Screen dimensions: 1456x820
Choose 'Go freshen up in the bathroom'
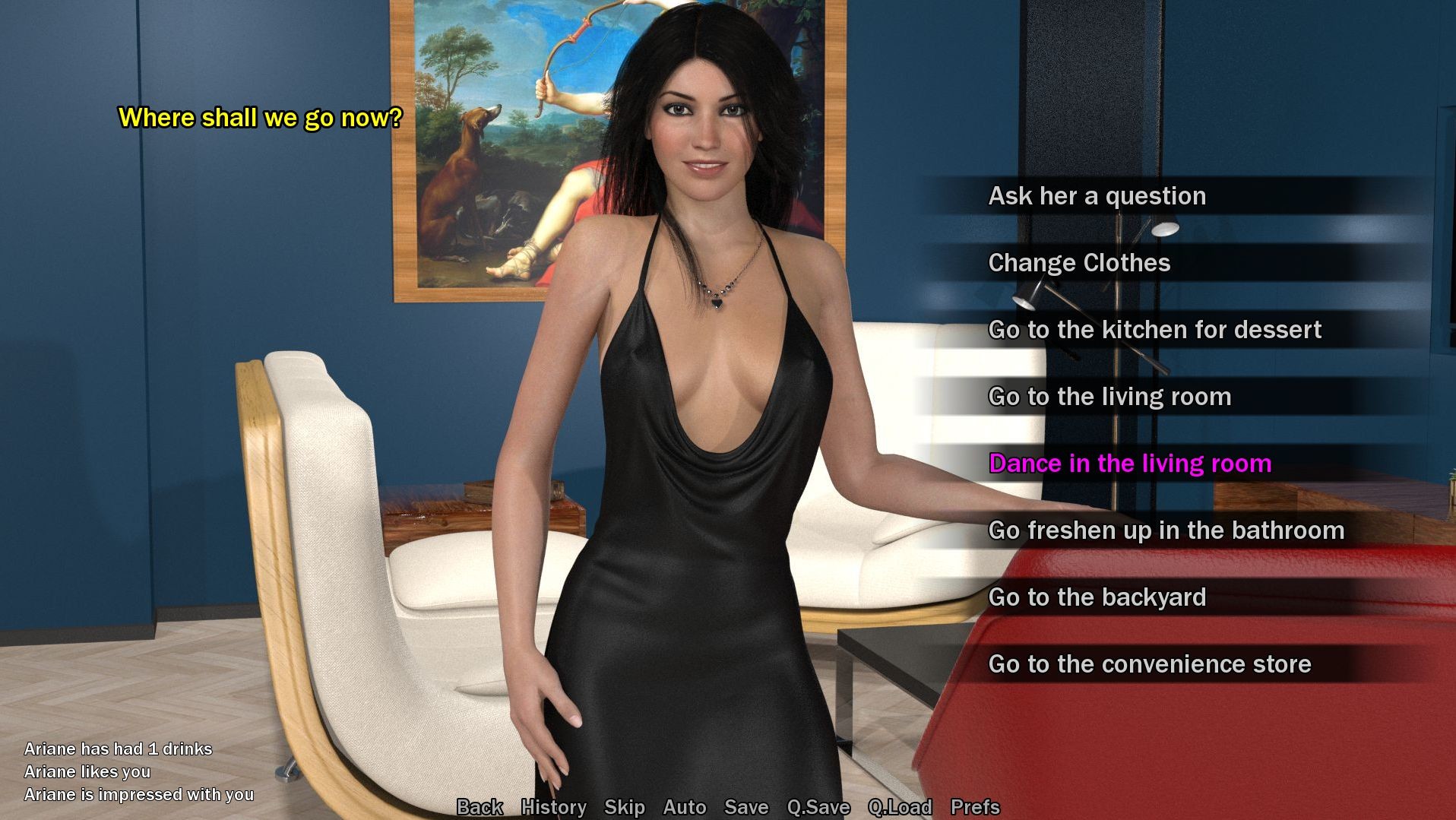pos(1166,530)
